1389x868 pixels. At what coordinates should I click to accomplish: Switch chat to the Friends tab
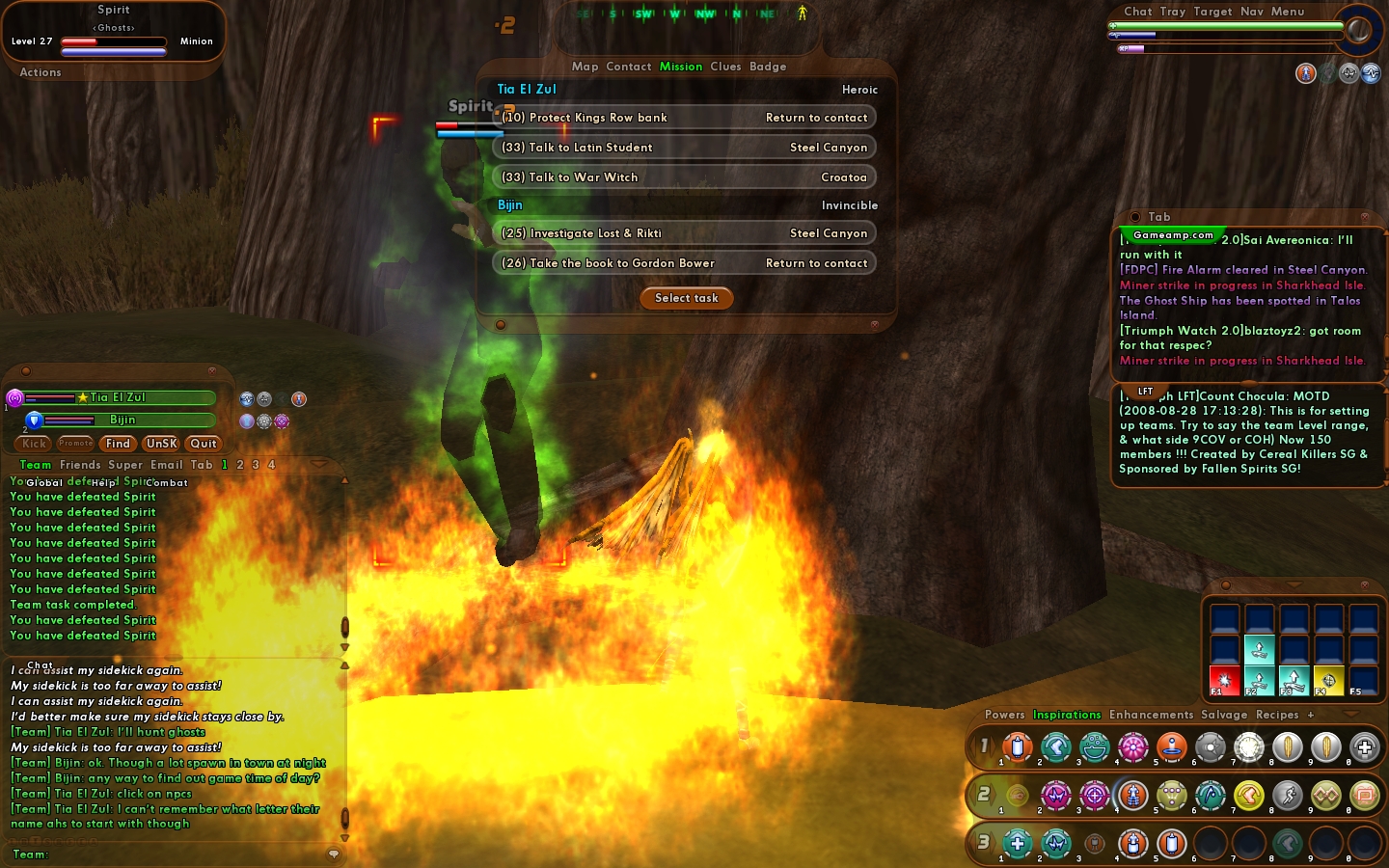coord(79,465)
